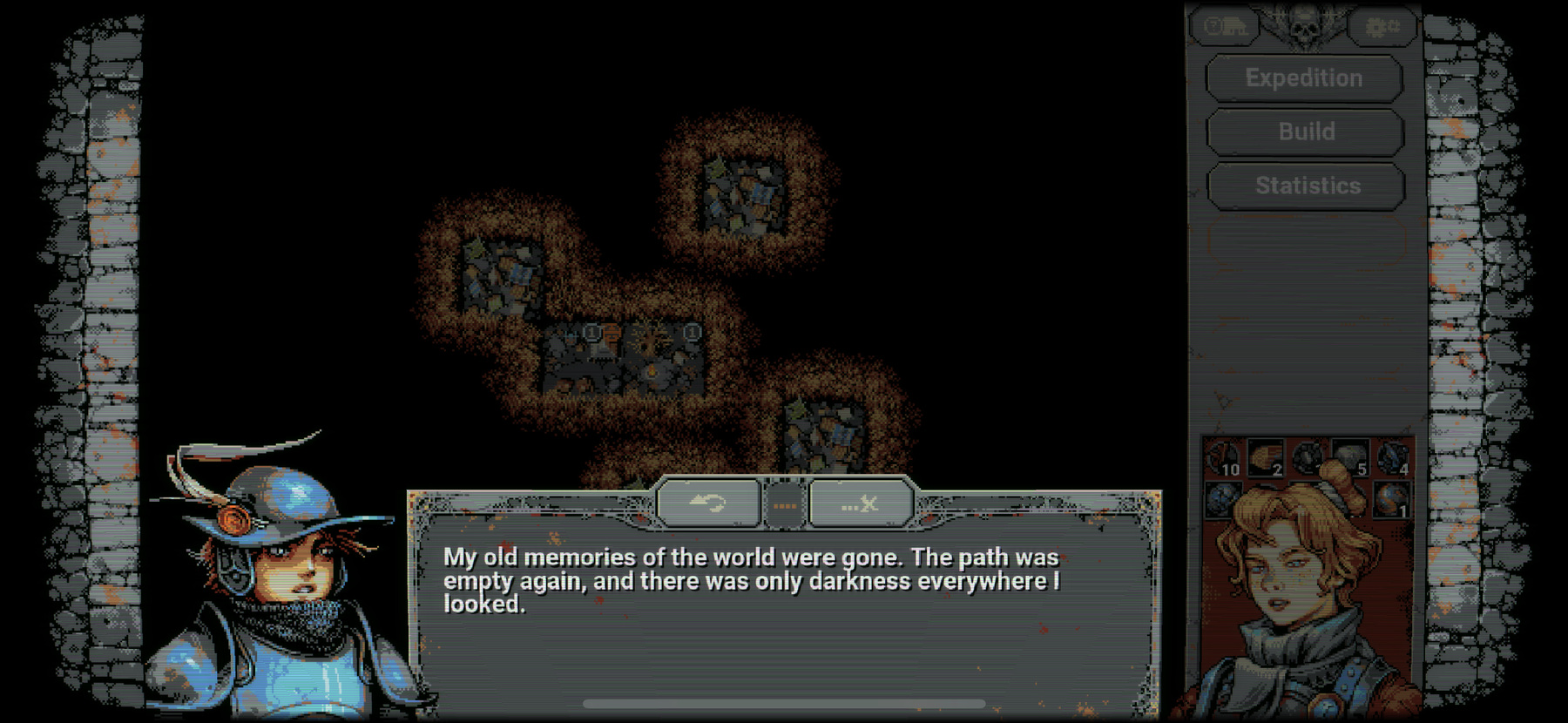The width and height of the screenshot is (1568, 723).
Task: Open the Build menu
Action: 1306,132
